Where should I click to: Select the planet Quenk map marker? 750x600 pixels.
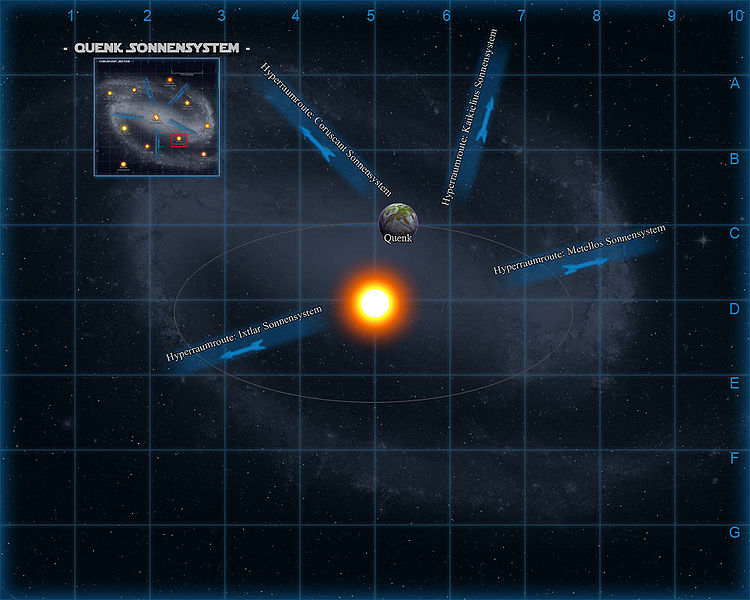pyautogui.click(x=398, y=219)
